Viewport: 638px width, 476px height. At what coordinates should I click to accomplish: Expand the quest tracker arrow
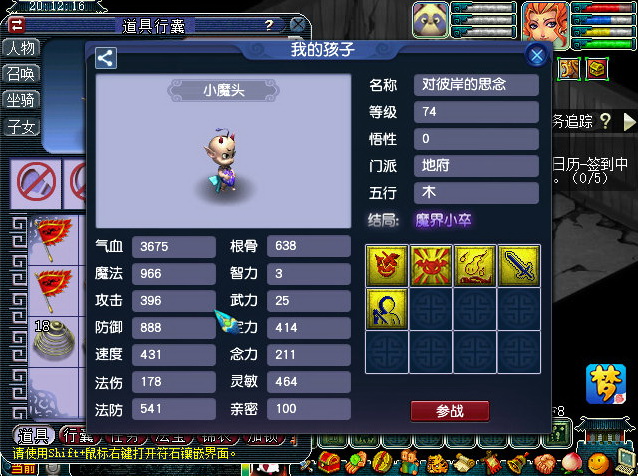coord(628,122)
